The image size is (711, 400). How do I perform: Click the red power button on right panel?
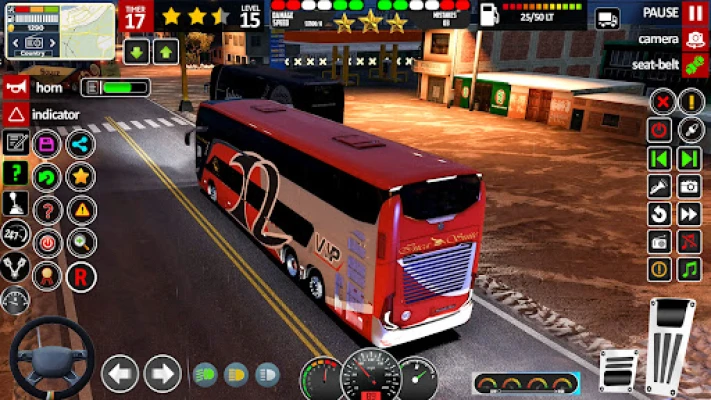point(659,130)
